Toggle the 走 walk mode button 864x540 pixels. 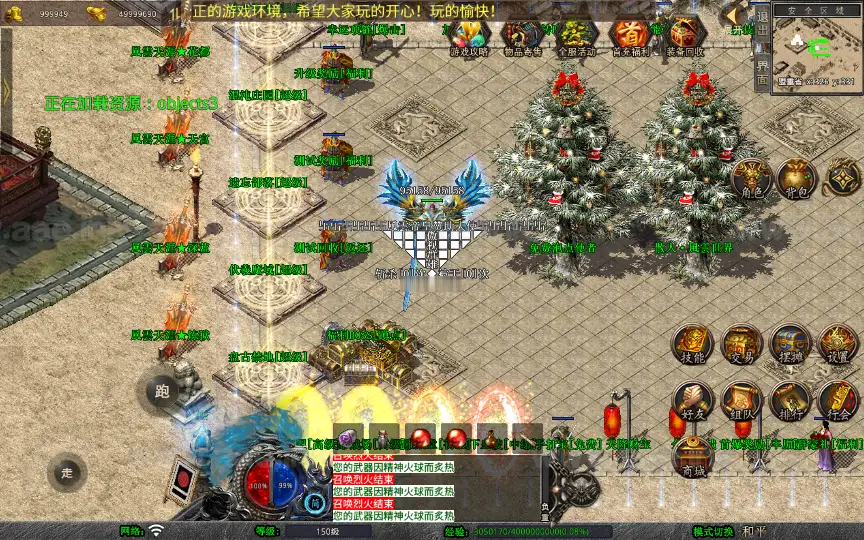(68, 473)
